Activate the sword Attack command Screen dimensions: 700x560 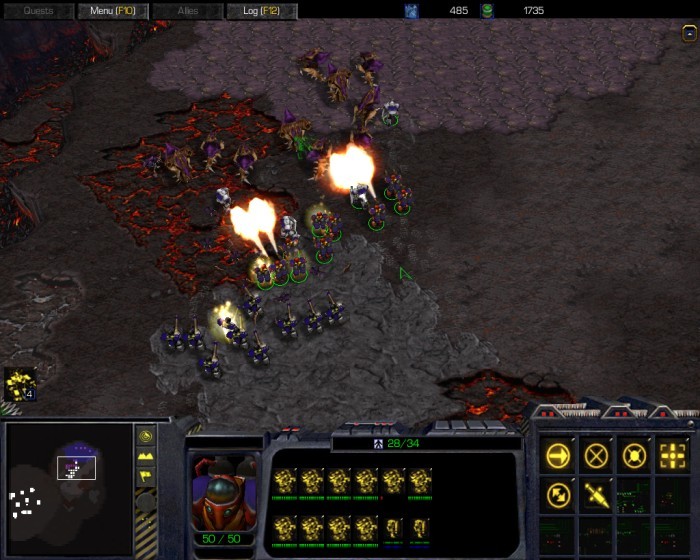point(597,493)
